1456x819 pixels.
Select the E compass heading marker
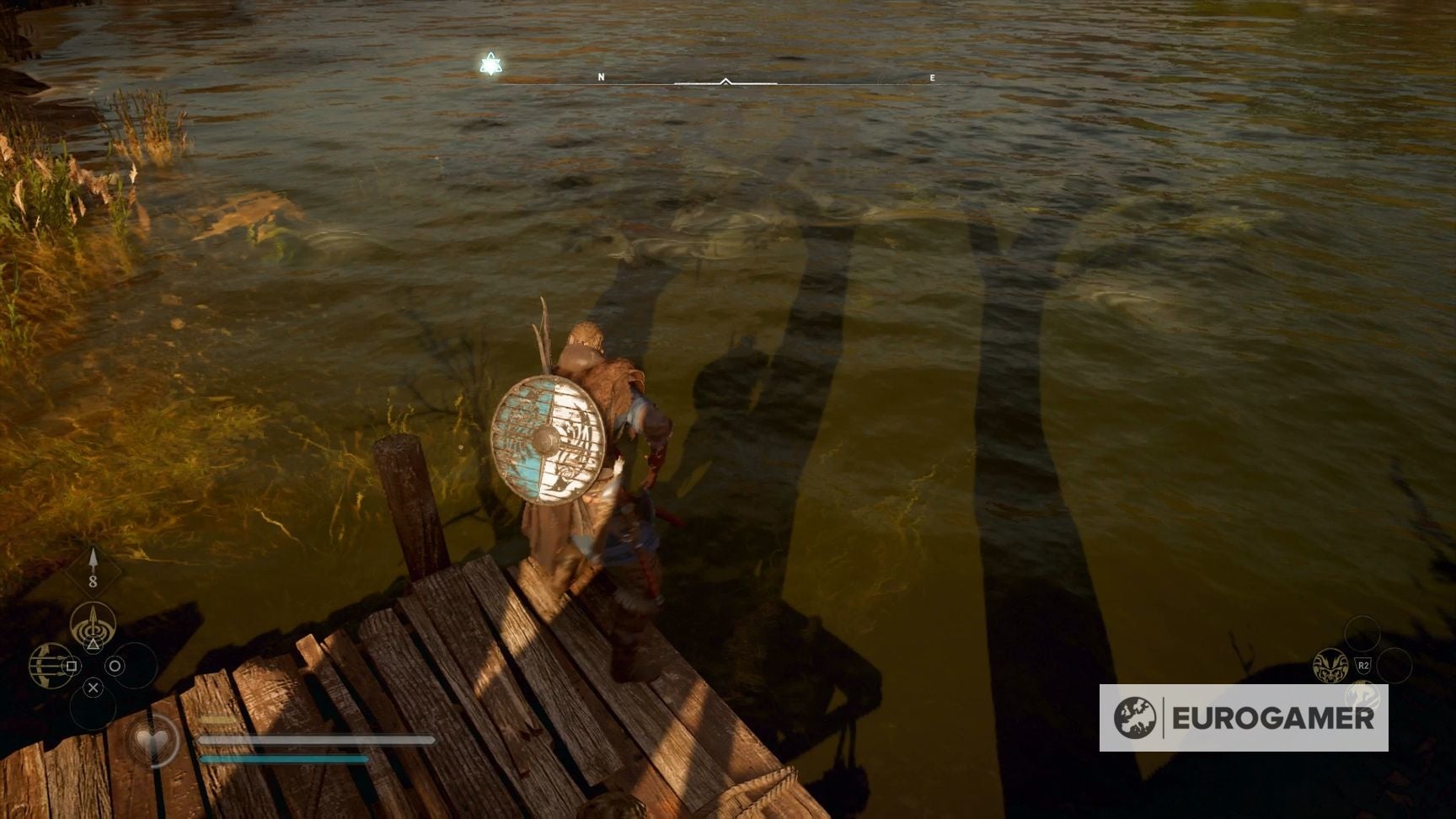tap(932, 76)
